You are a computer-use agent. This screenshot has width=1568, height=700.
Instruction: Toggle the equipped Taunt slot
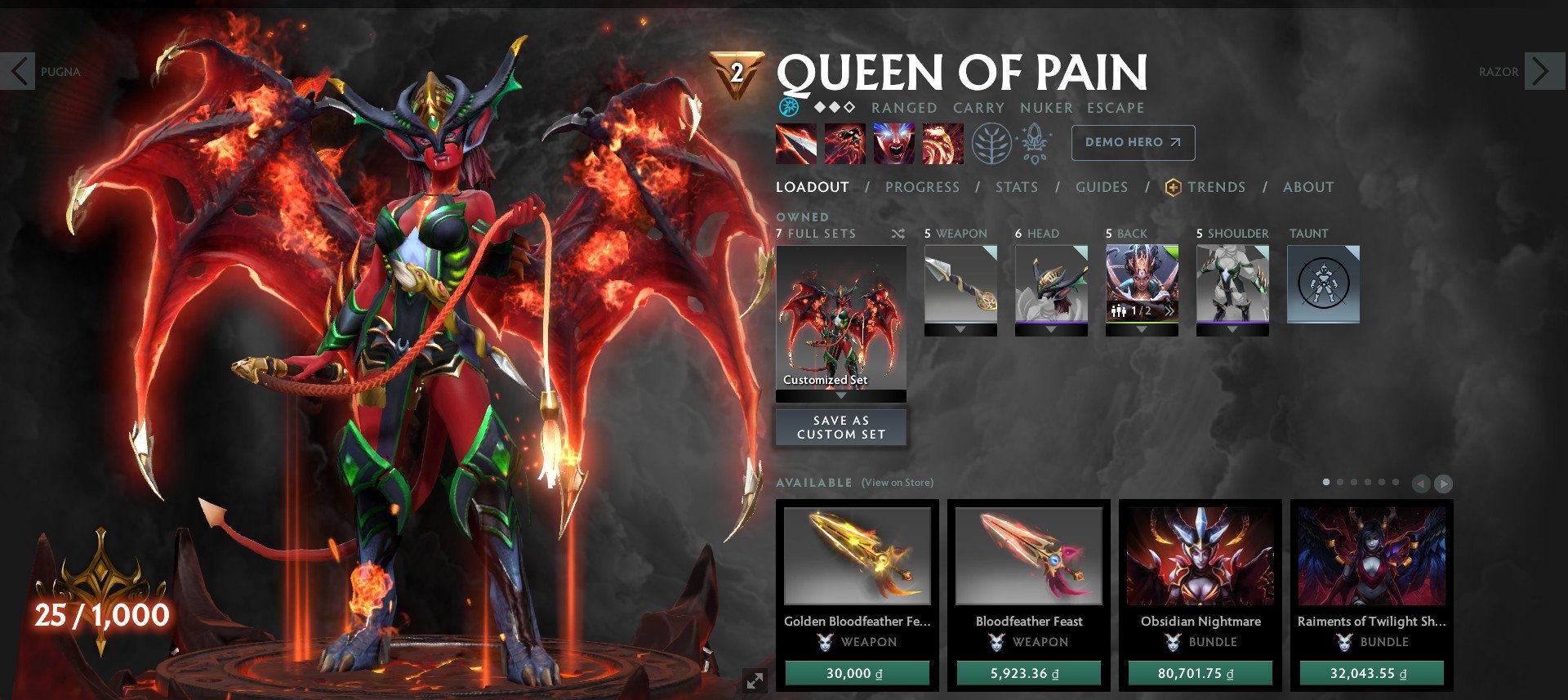pyautogui.click(x=1323, y=282)
